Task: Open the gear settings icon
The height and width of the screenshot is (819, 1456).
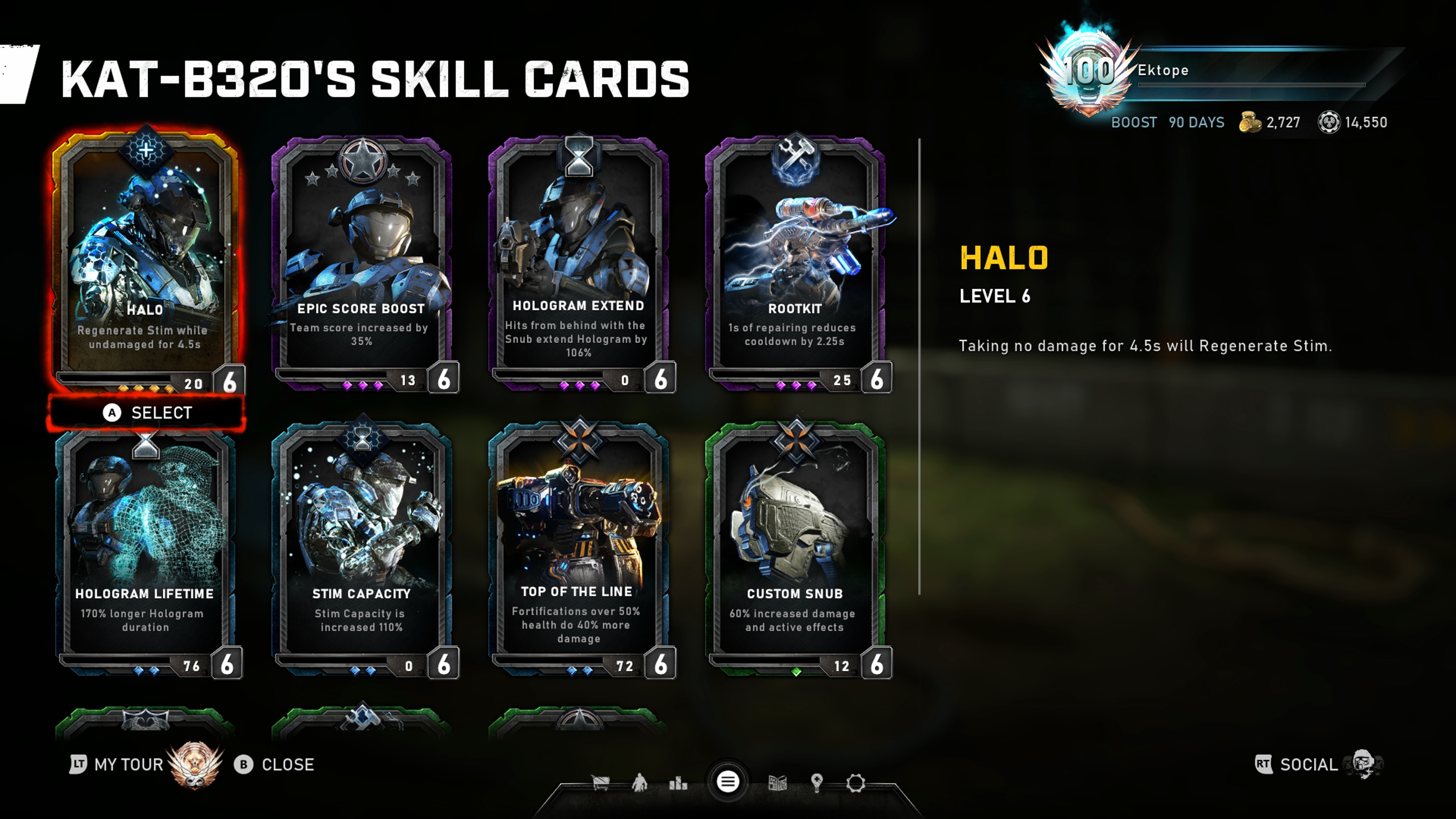Action: [856, 783]
